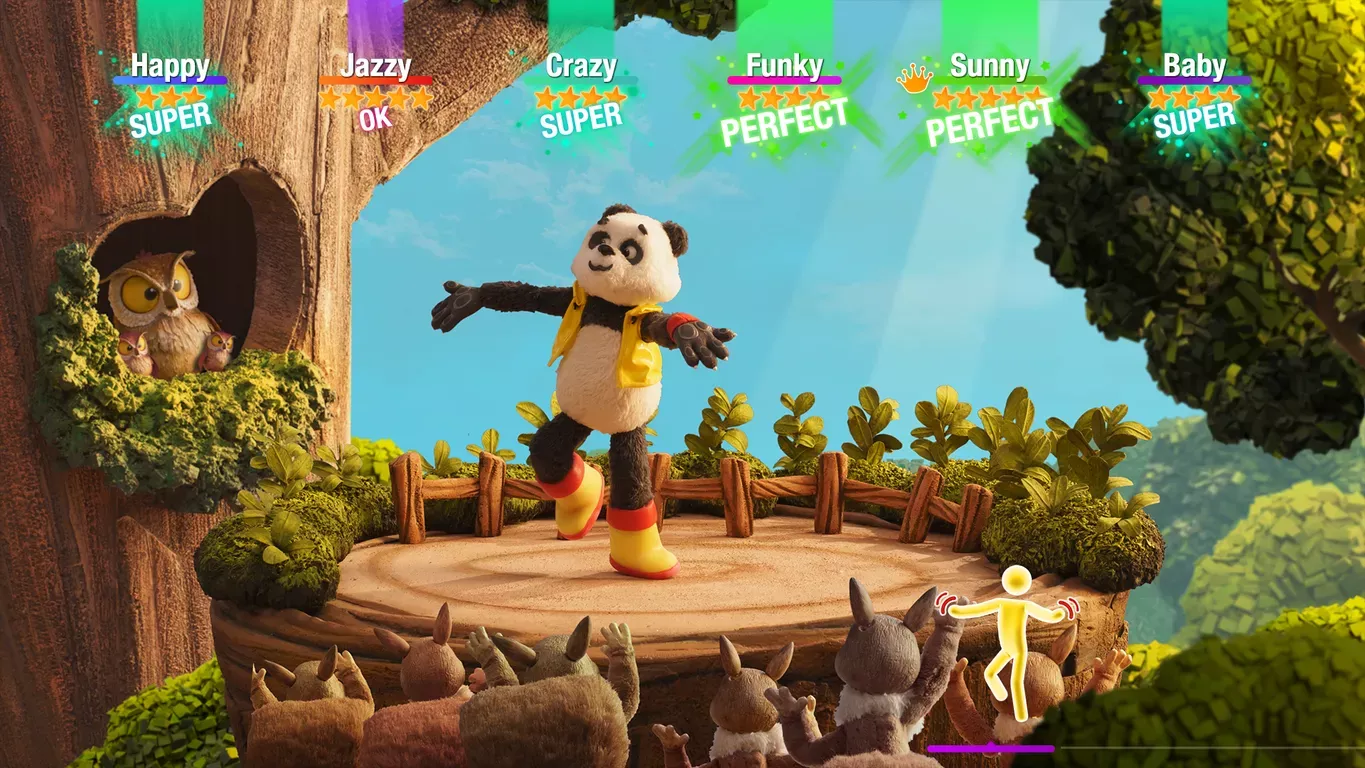
Task: Click Happy's star rating icons
Action: [170, 97]
